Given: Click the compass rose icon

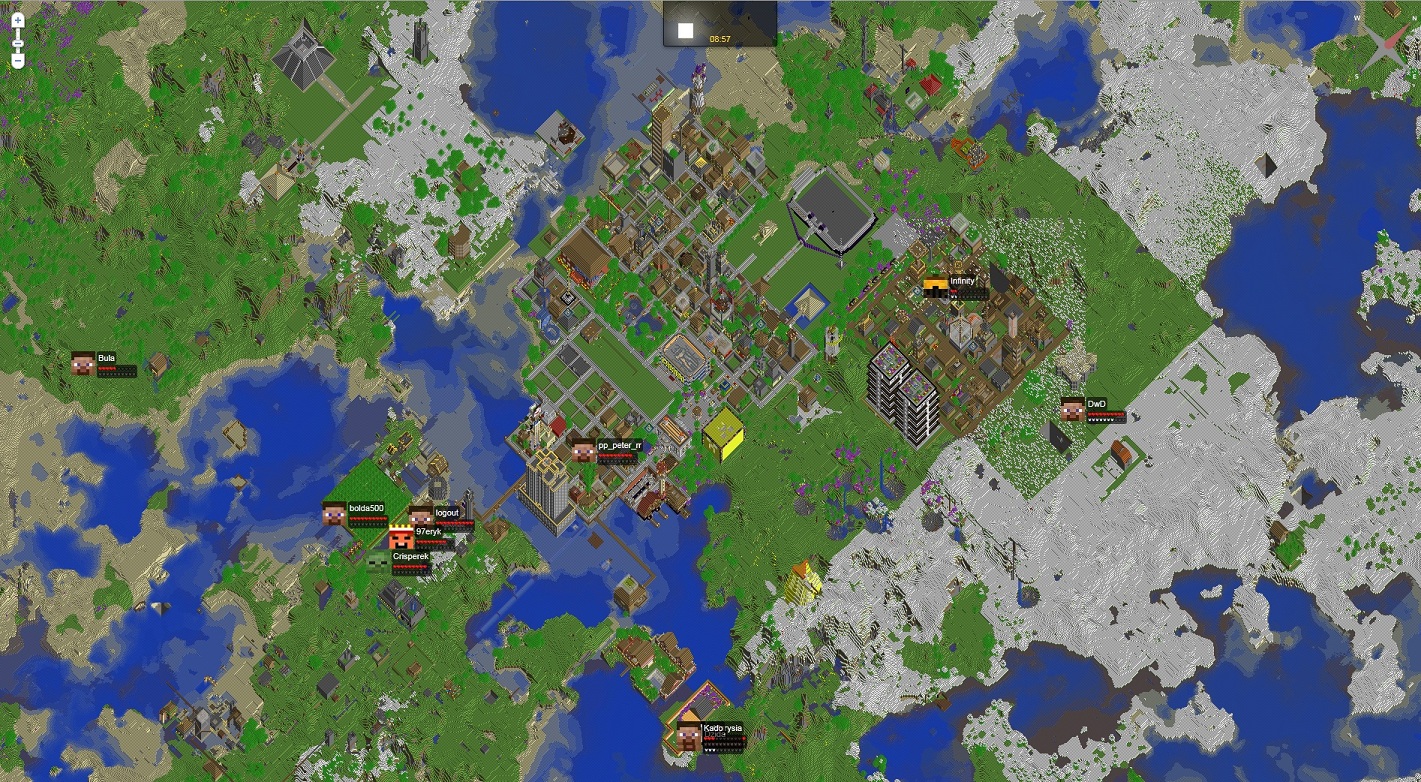Looking at the screenshot, I should [1387, 42].
